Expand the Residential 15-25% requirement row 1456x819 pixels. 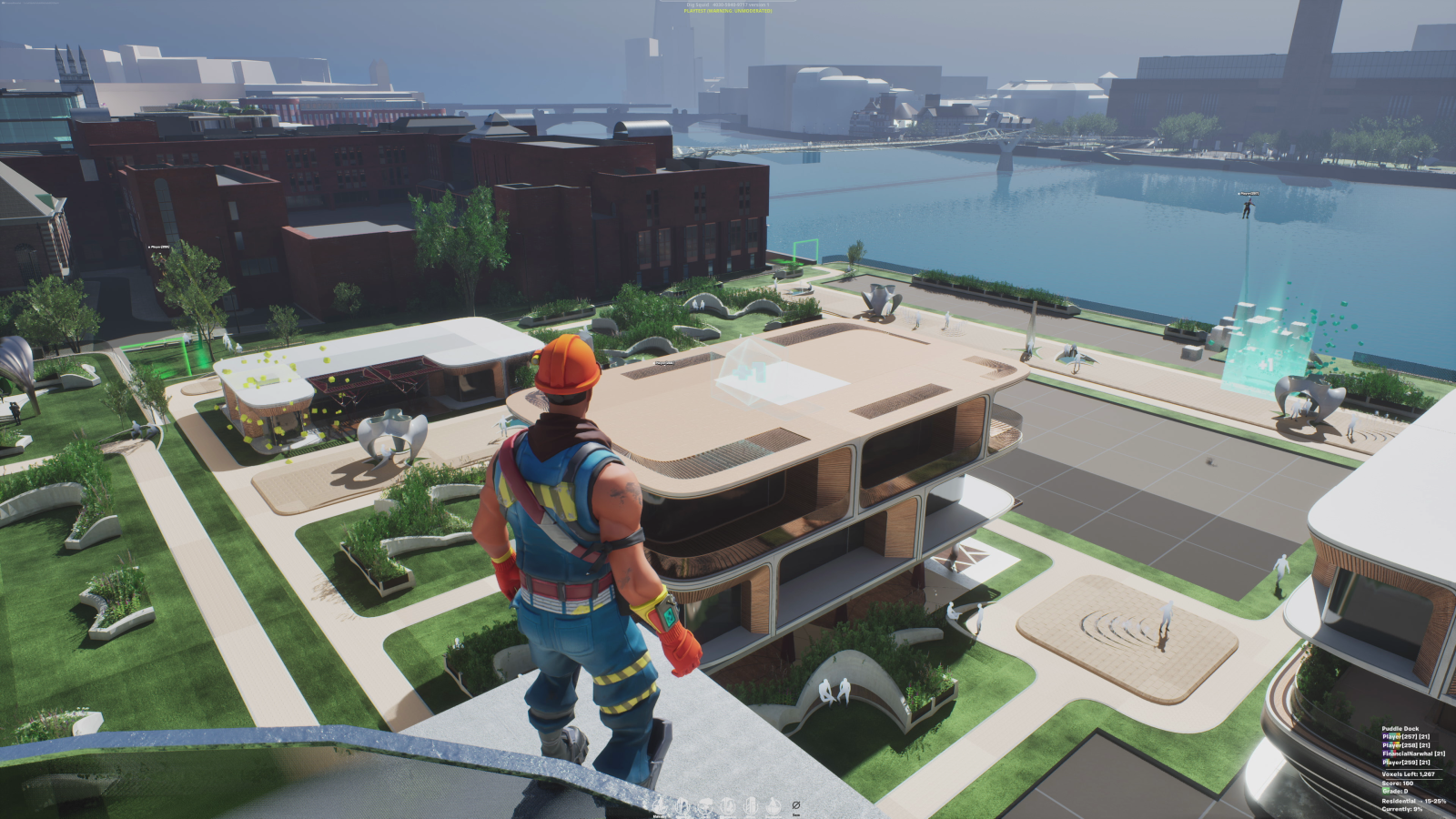coord(1413,801)
